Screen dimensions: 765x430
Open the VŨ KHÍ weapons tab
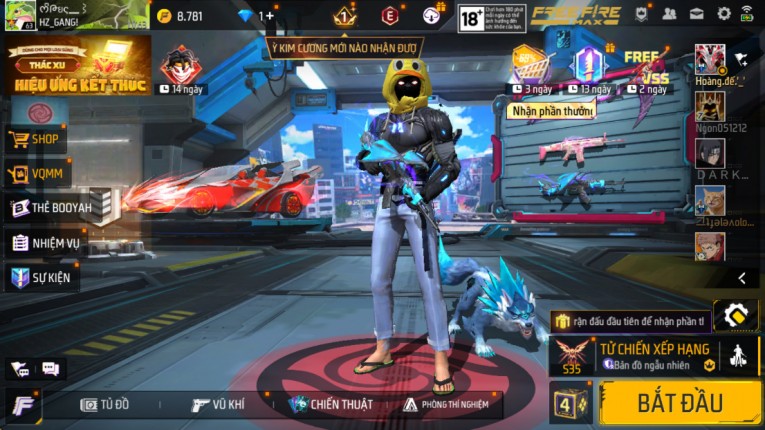click(x=218, y=404)
